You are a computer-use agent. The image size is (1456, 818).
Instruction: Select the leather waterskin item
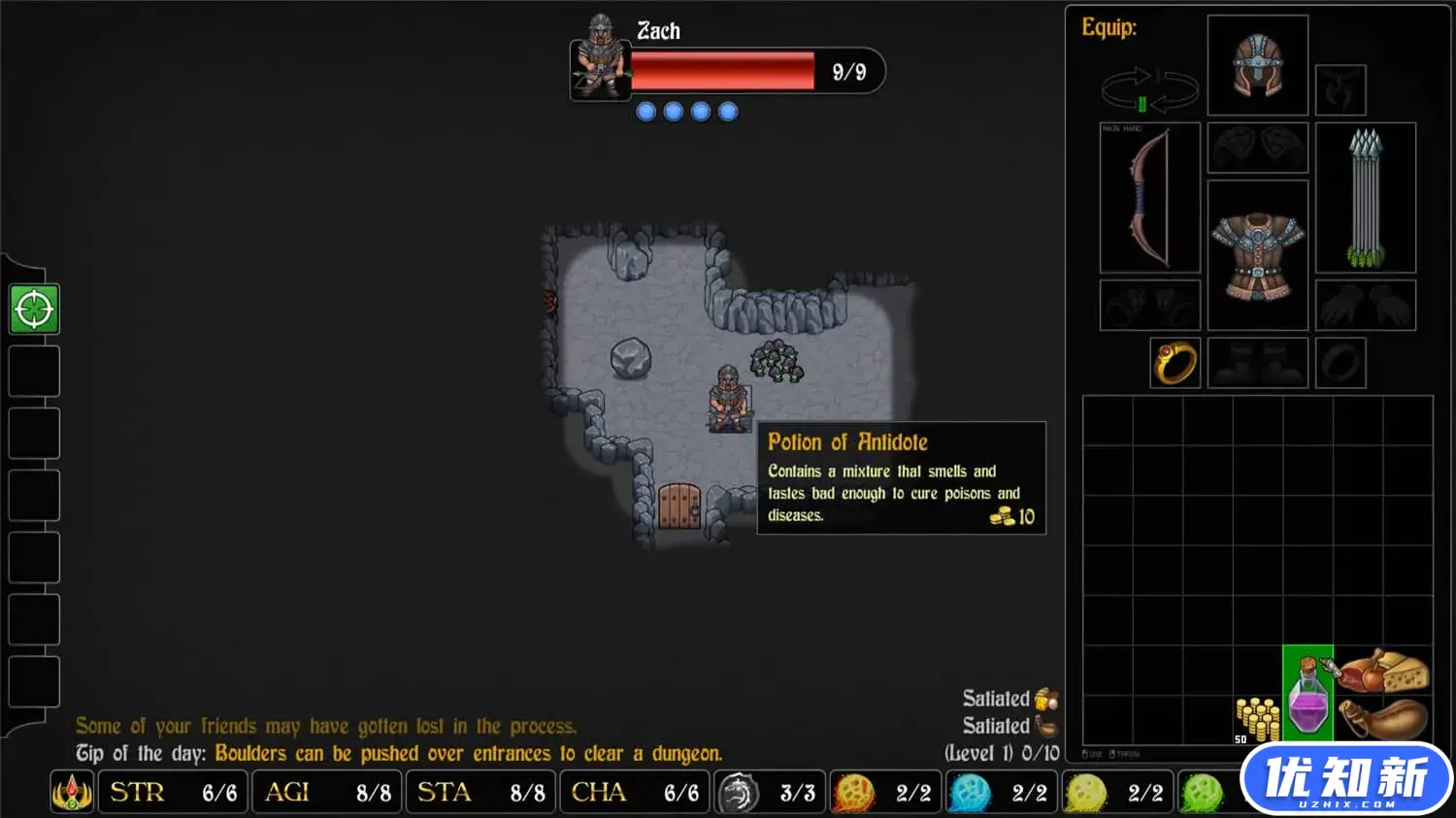1382,720
